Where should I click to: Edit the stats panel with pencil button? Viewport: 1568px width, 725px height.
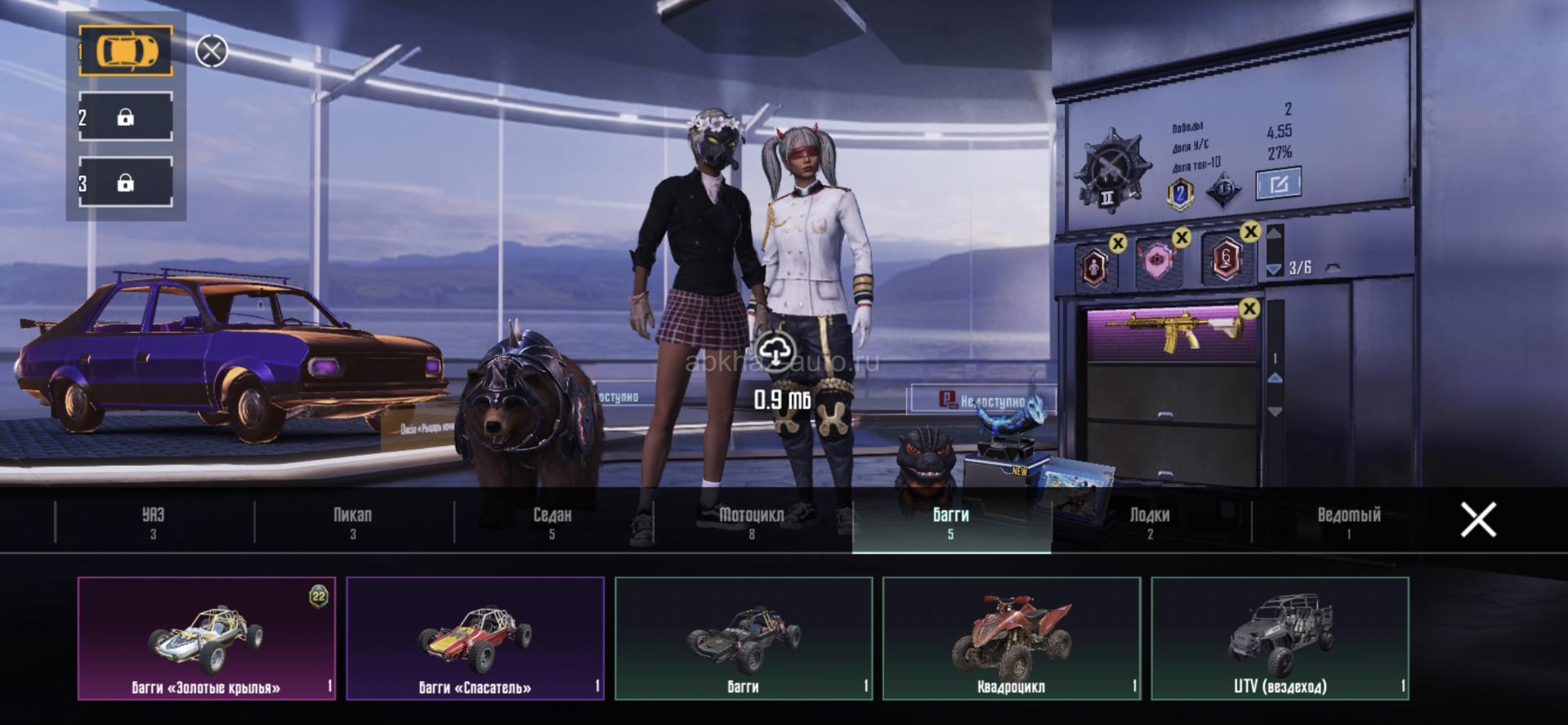coord(1279,184)
